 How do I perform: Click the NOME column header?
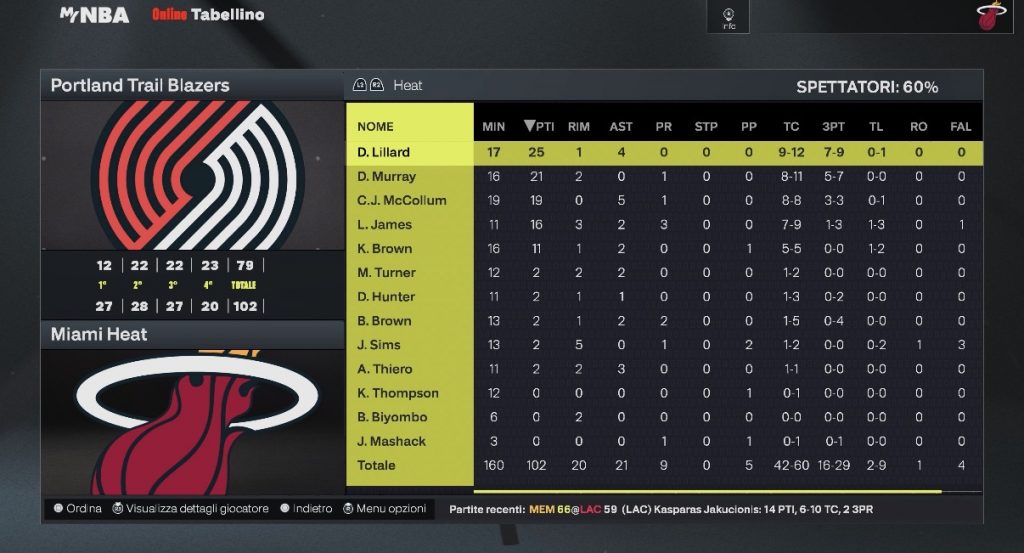(x=375, y=127)
